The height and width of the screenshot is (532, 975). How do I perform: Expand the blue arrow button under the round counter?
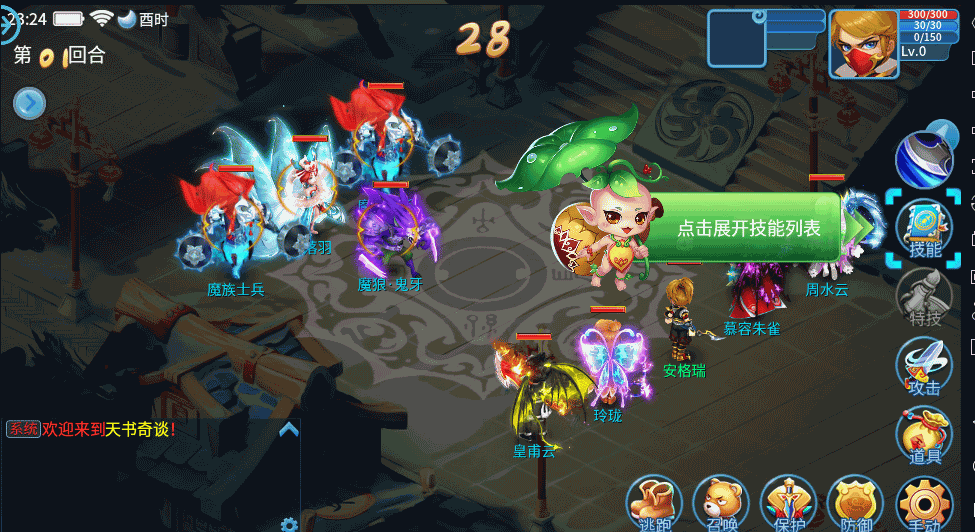[x=29, y=103]
